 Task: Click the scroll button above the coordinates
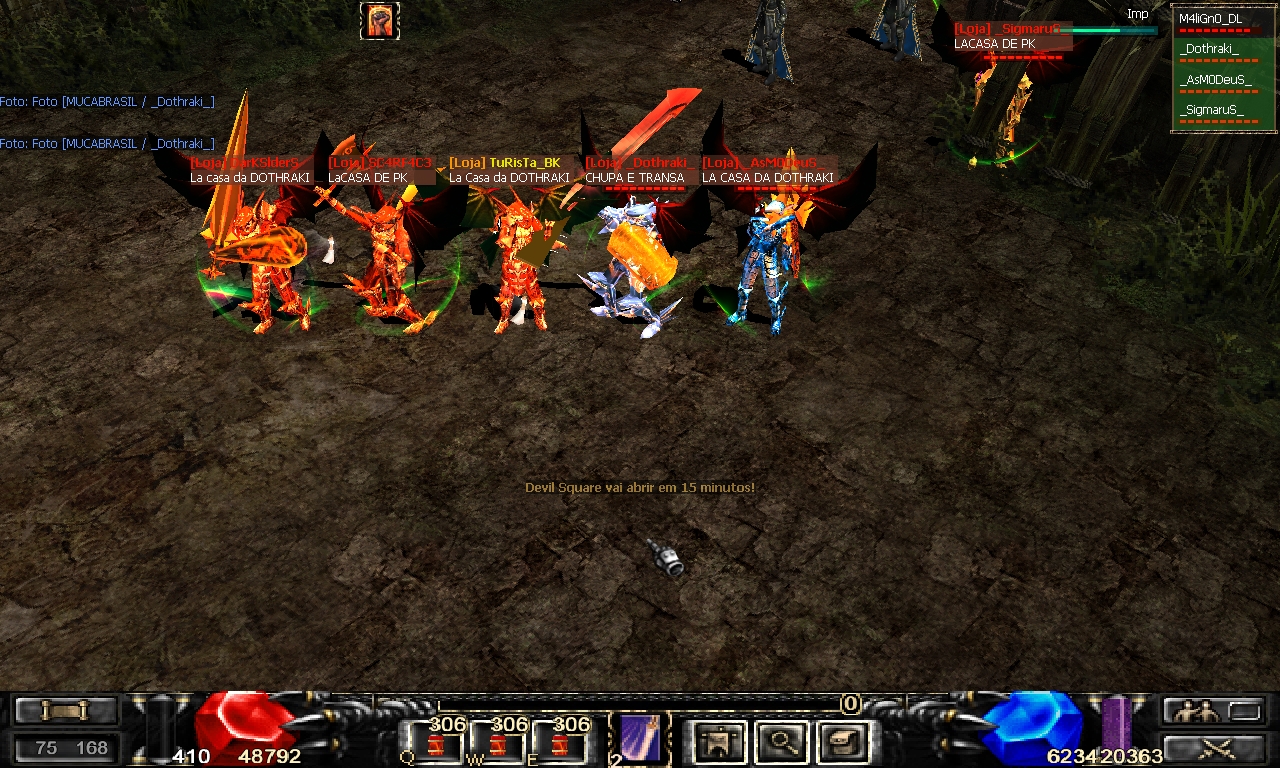66,711
